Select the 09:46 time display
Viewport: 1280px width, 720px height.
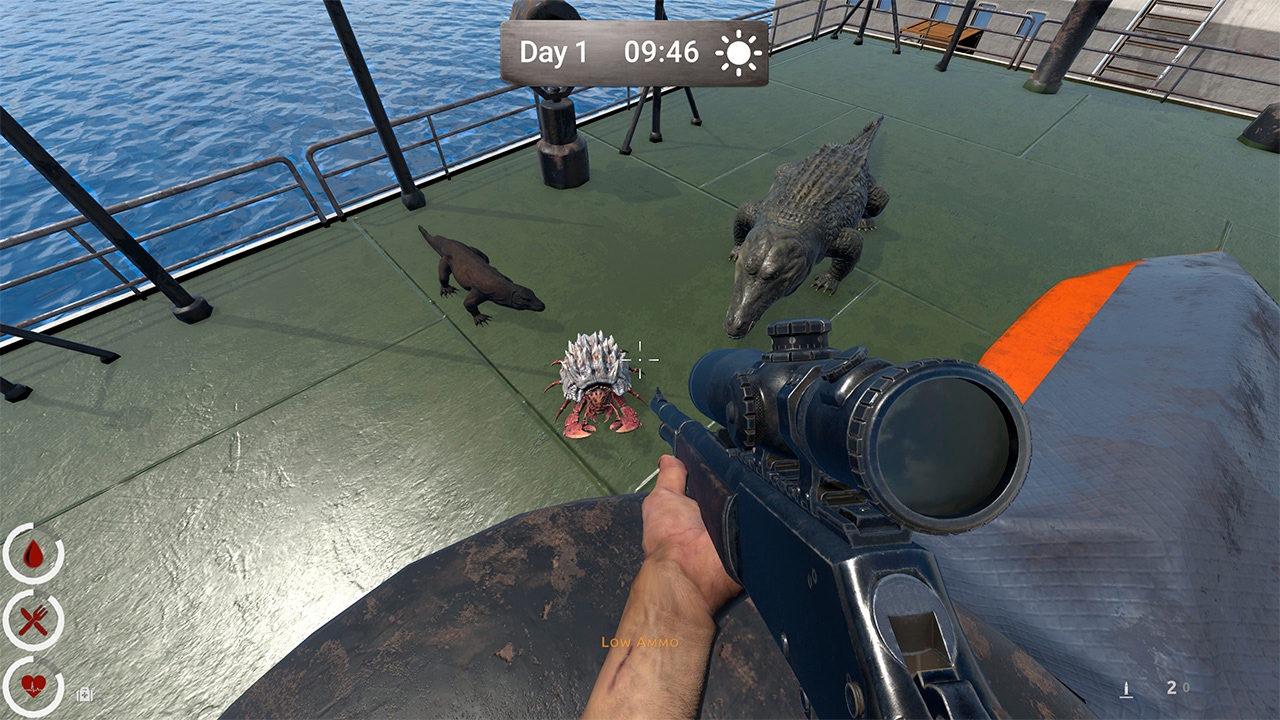click(662, 54)
